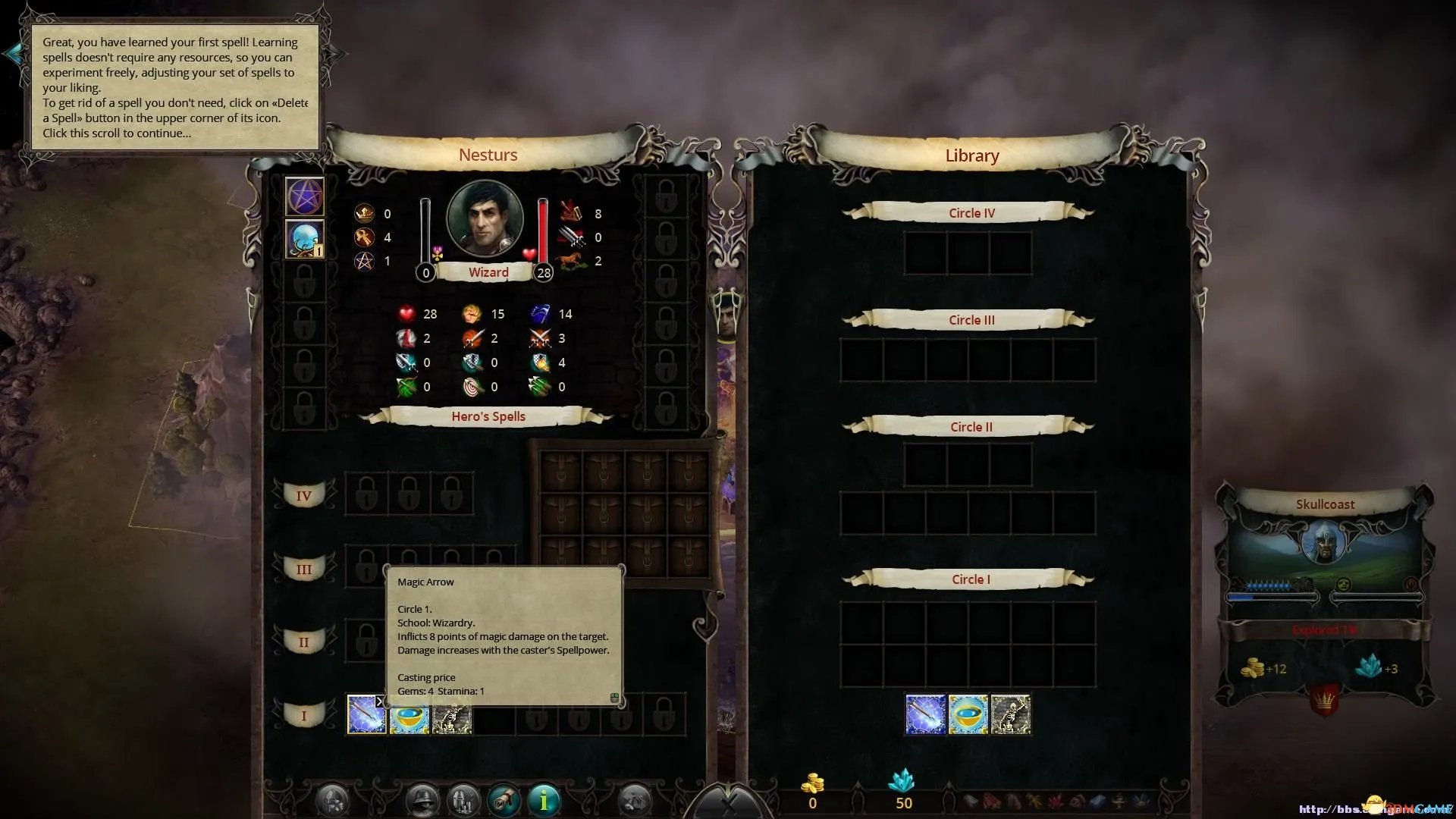Close the hero panel with the X button

(728, 804)
